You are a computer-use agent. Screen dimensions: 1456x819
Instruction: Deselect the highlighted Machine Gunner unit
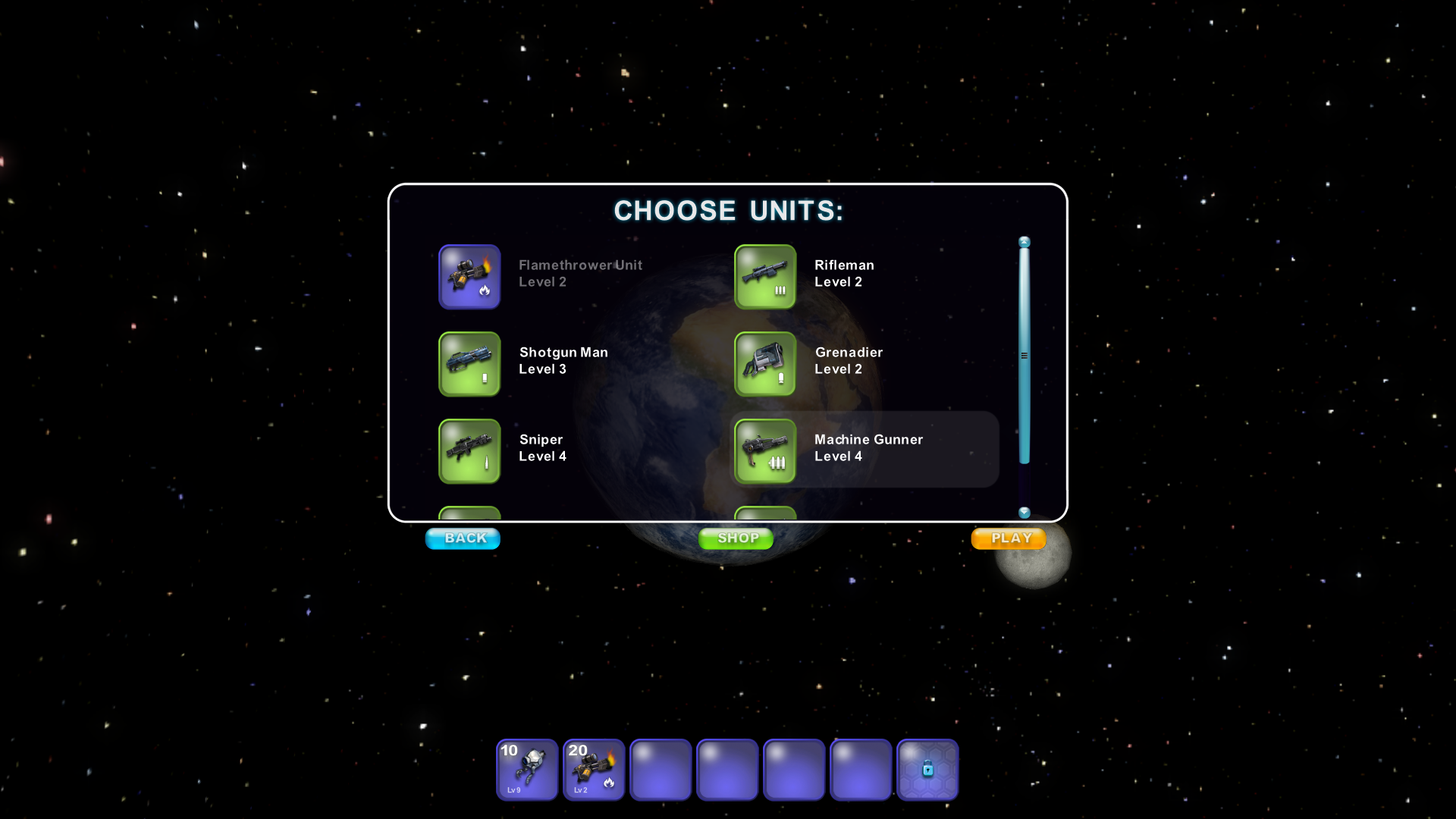click(764, 451)
